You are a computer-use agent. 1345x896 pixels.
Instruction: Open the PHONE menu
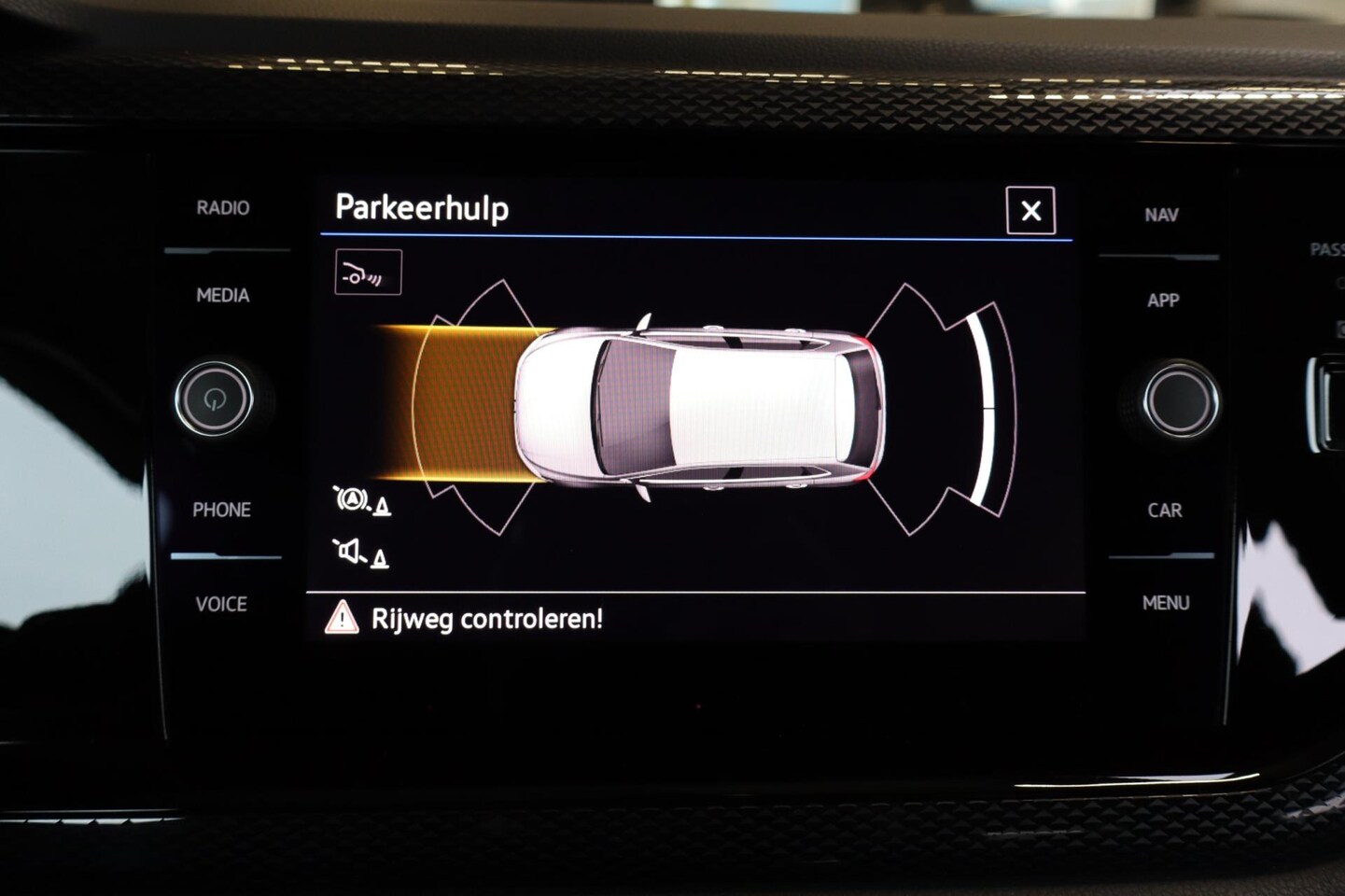coord(221,511)
